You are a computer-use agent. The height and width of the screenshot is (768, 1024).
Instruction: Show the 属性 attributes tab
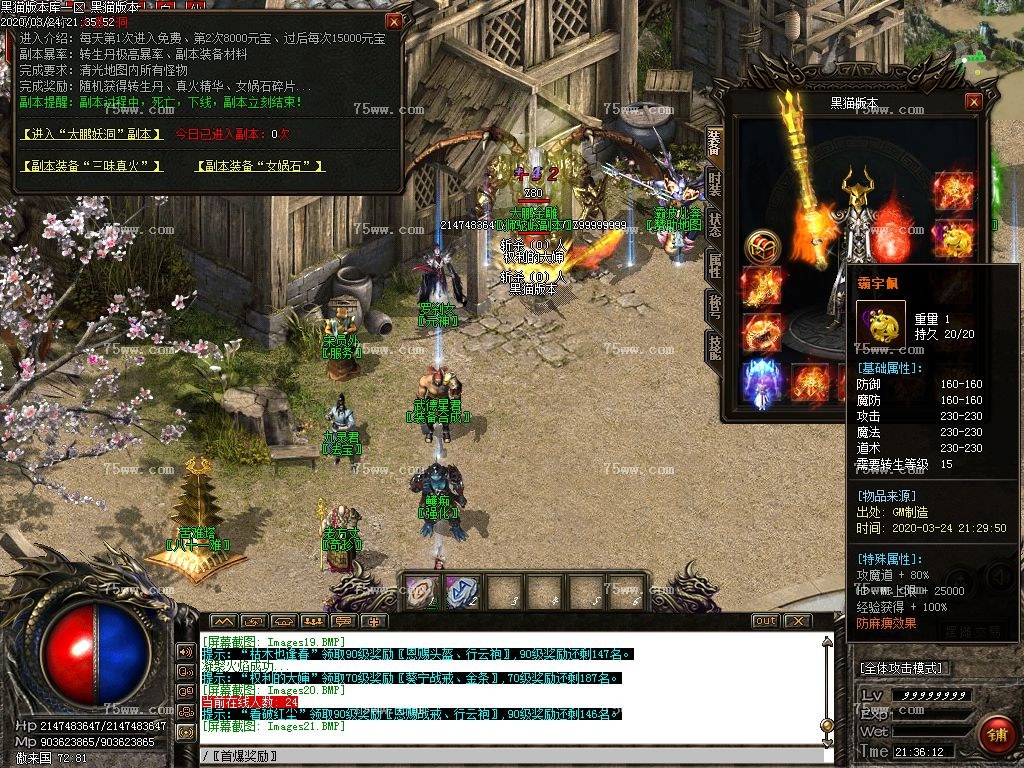point(714,265)
